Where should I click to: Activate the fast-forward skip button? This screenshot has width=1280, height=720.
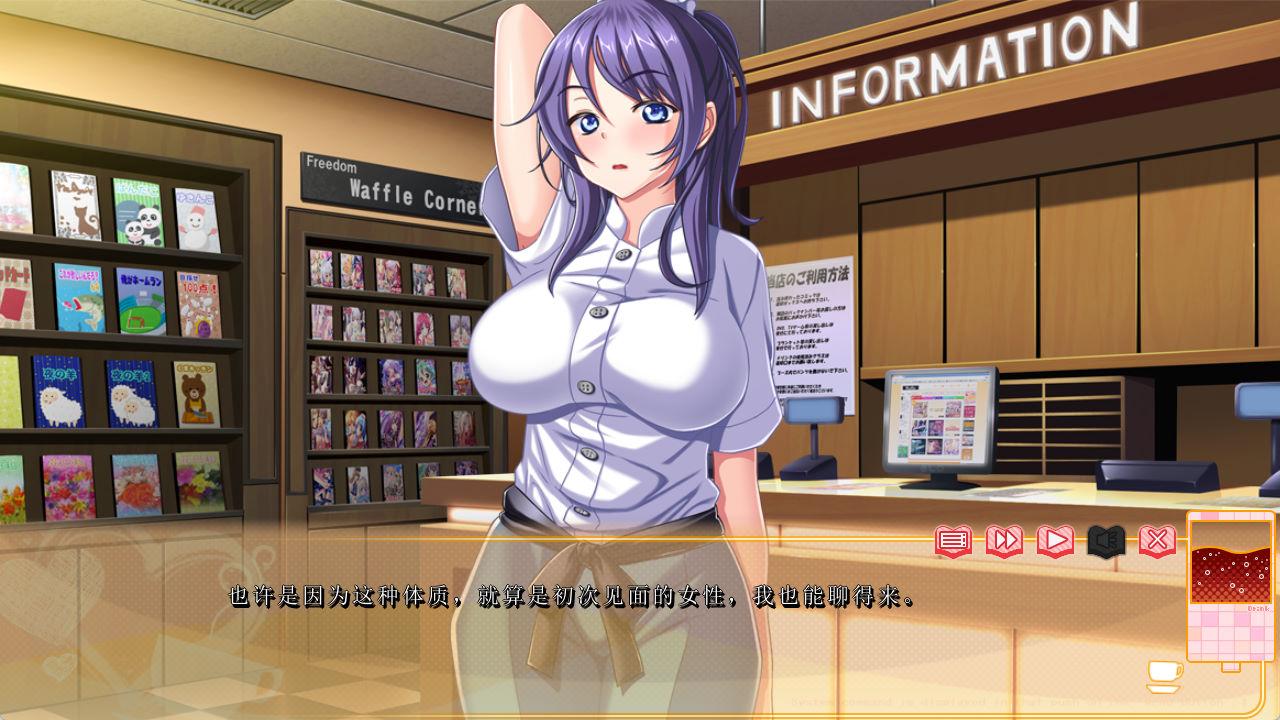[1004, 541]
